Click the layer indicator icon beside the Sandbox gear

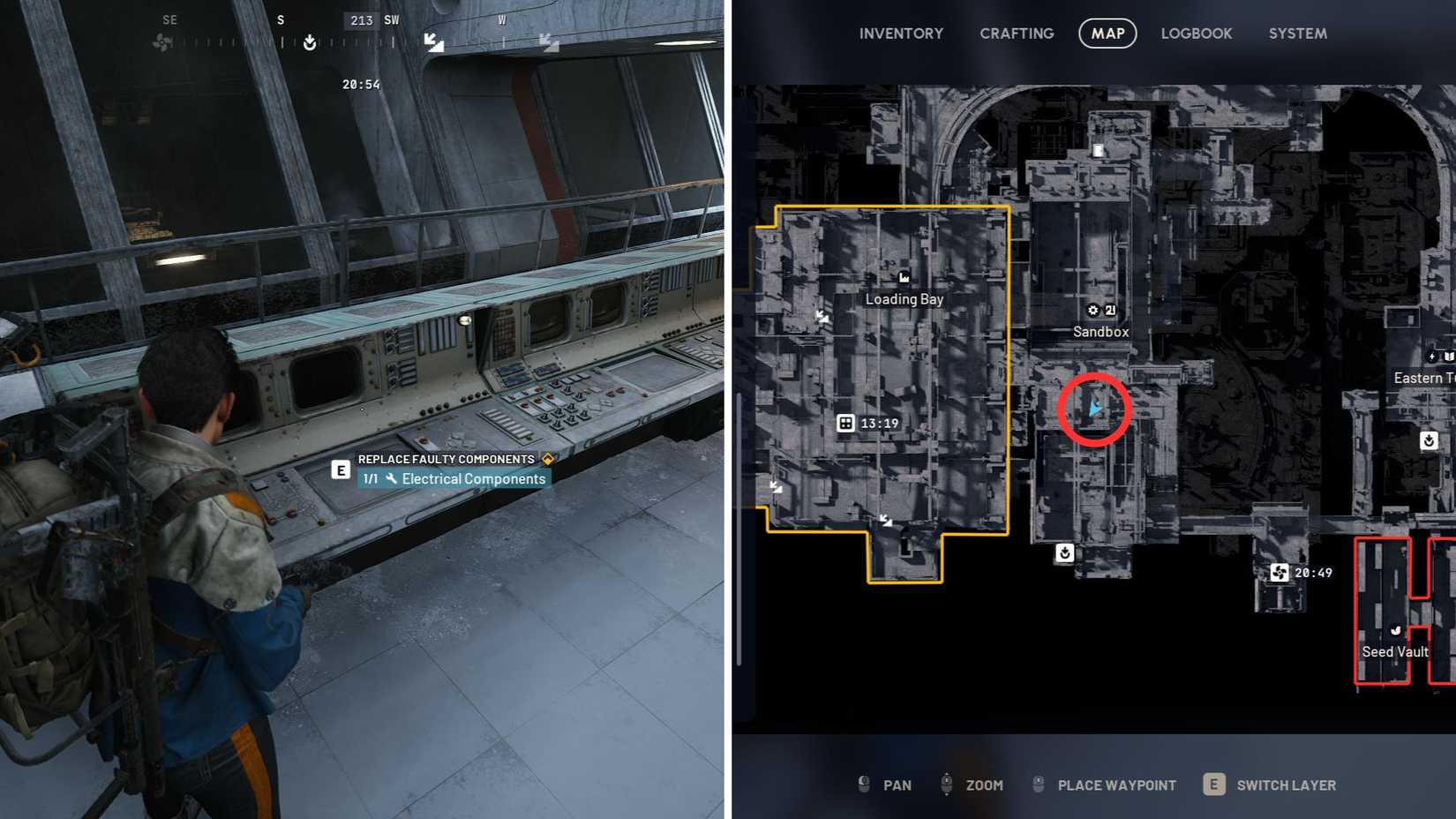[1109, 311]
